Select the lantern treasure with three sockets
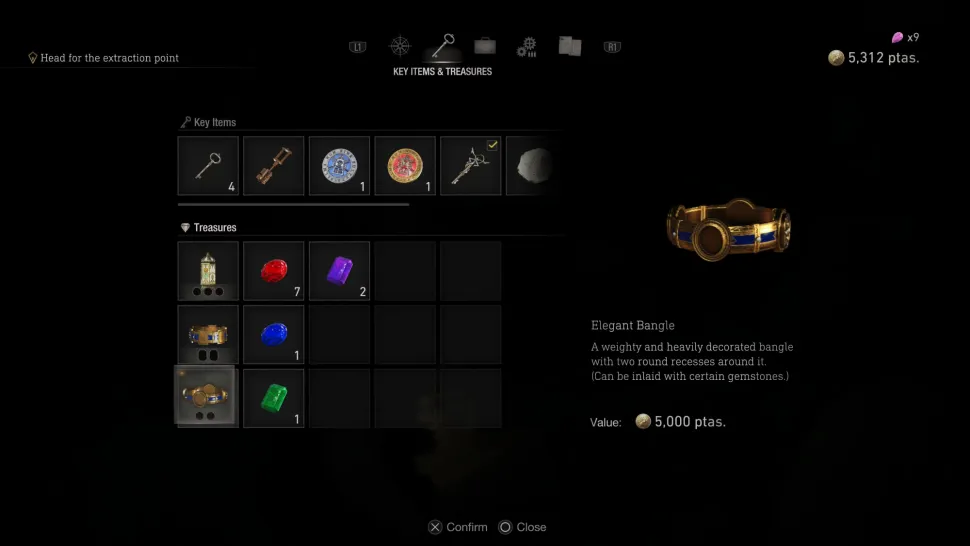The width and height of the screenshot is (970, 546). pyautogui.click(x=208, y=271)
